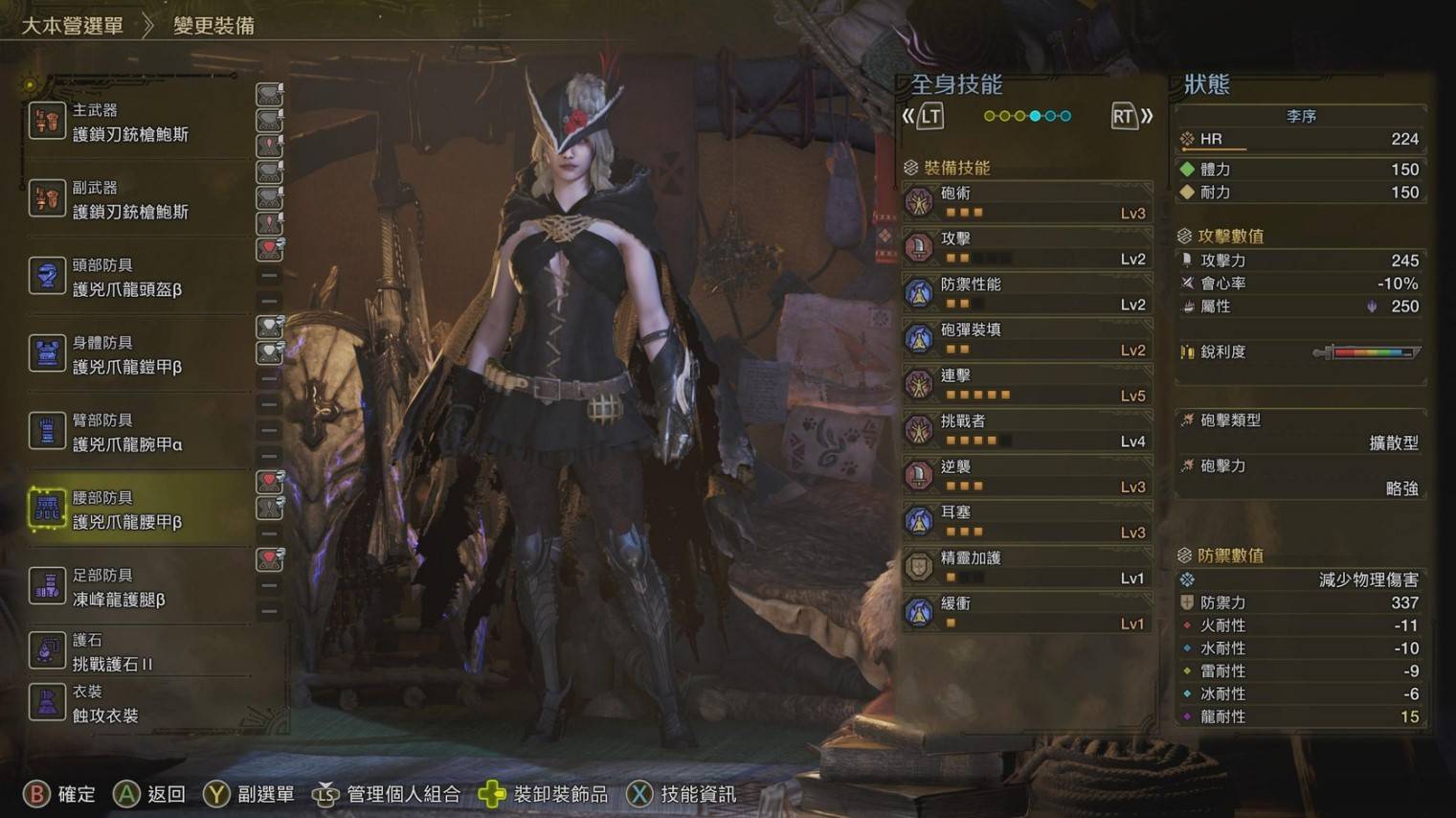
Task: Select the 精靈加護 skill row
Action: (1026, 567)
